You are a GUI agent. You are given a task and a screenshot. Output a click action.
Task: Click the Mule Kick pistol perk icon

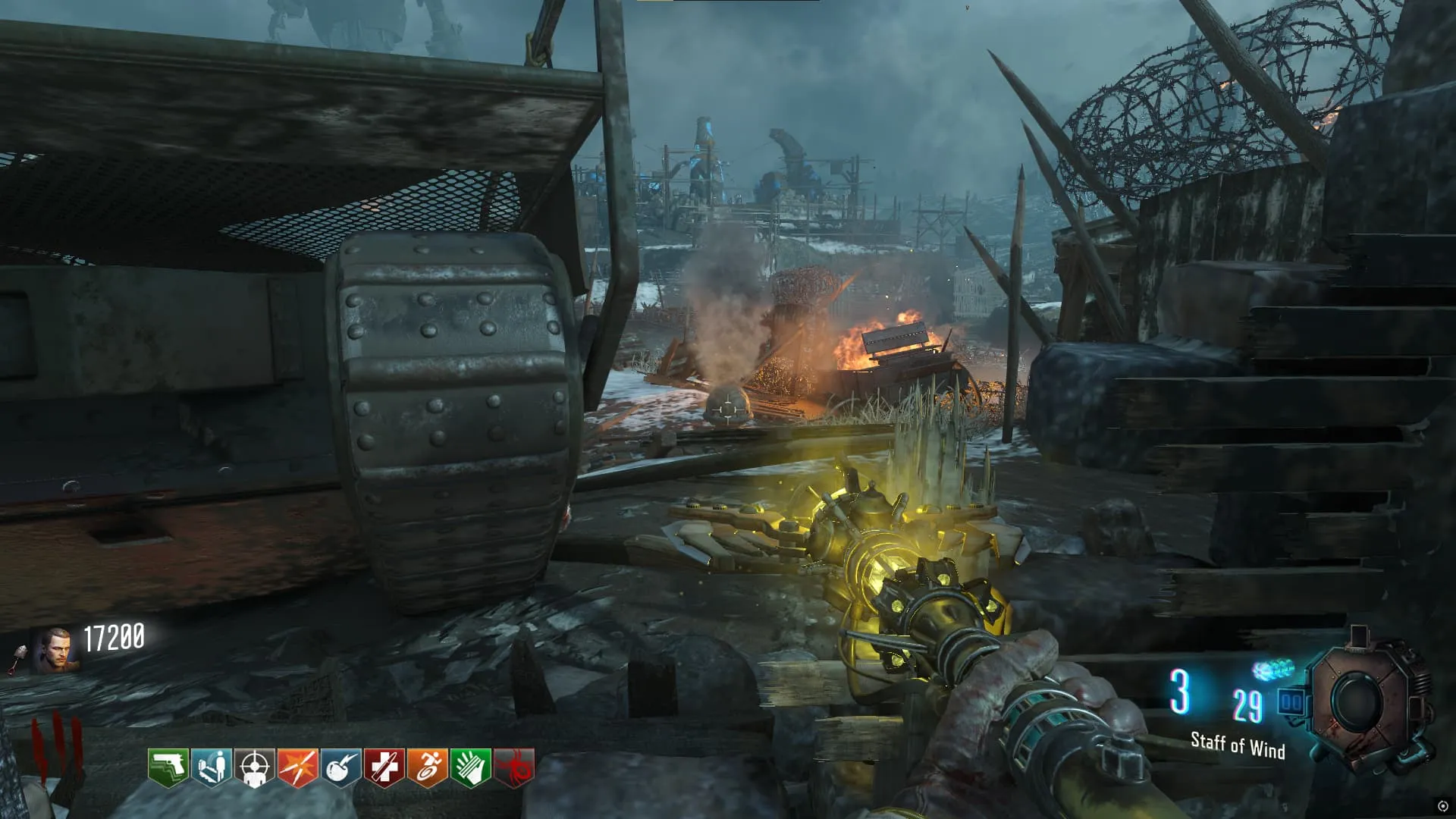(x=168, y=767)
